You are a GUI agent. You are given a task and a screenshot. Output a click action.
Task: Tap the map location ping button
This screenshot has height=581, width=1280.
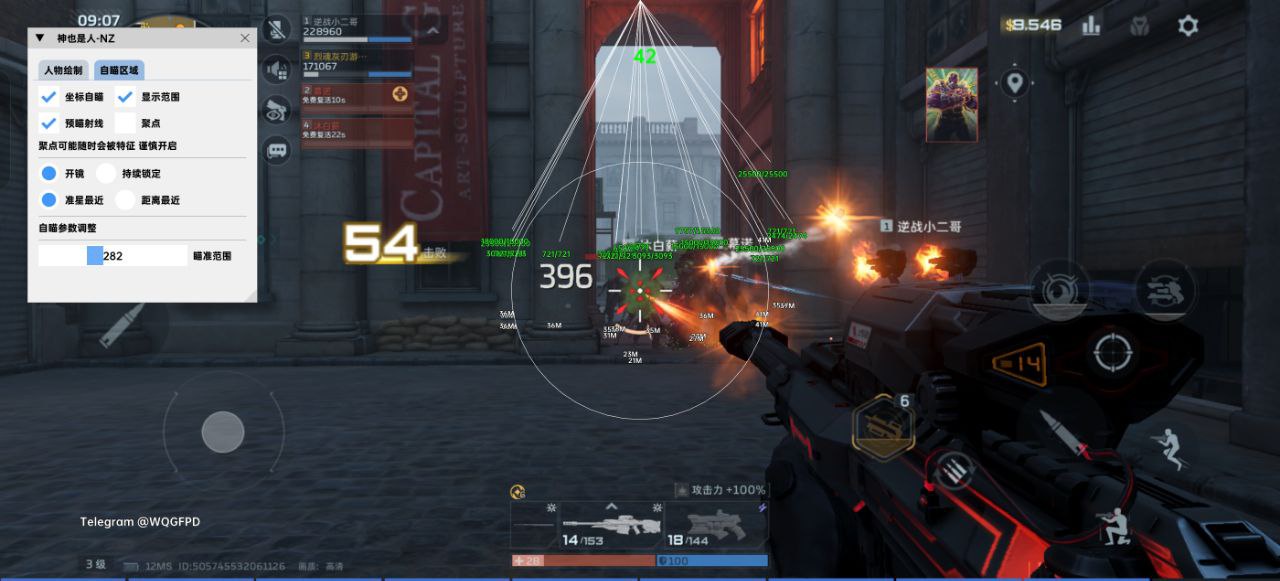coord(1015,82)
